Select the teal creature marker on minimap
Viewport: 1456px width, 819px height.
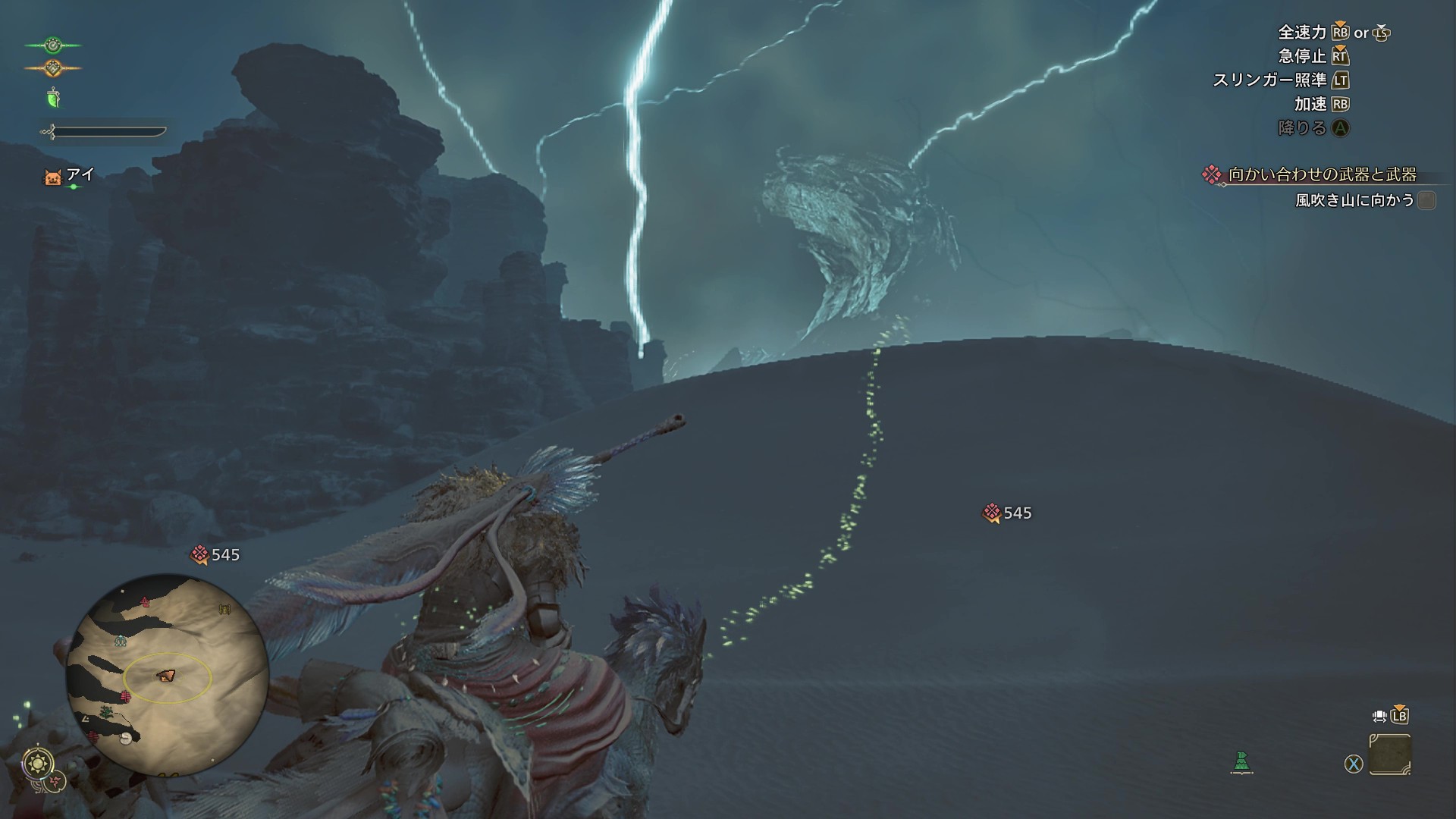(x=121, y=642)
